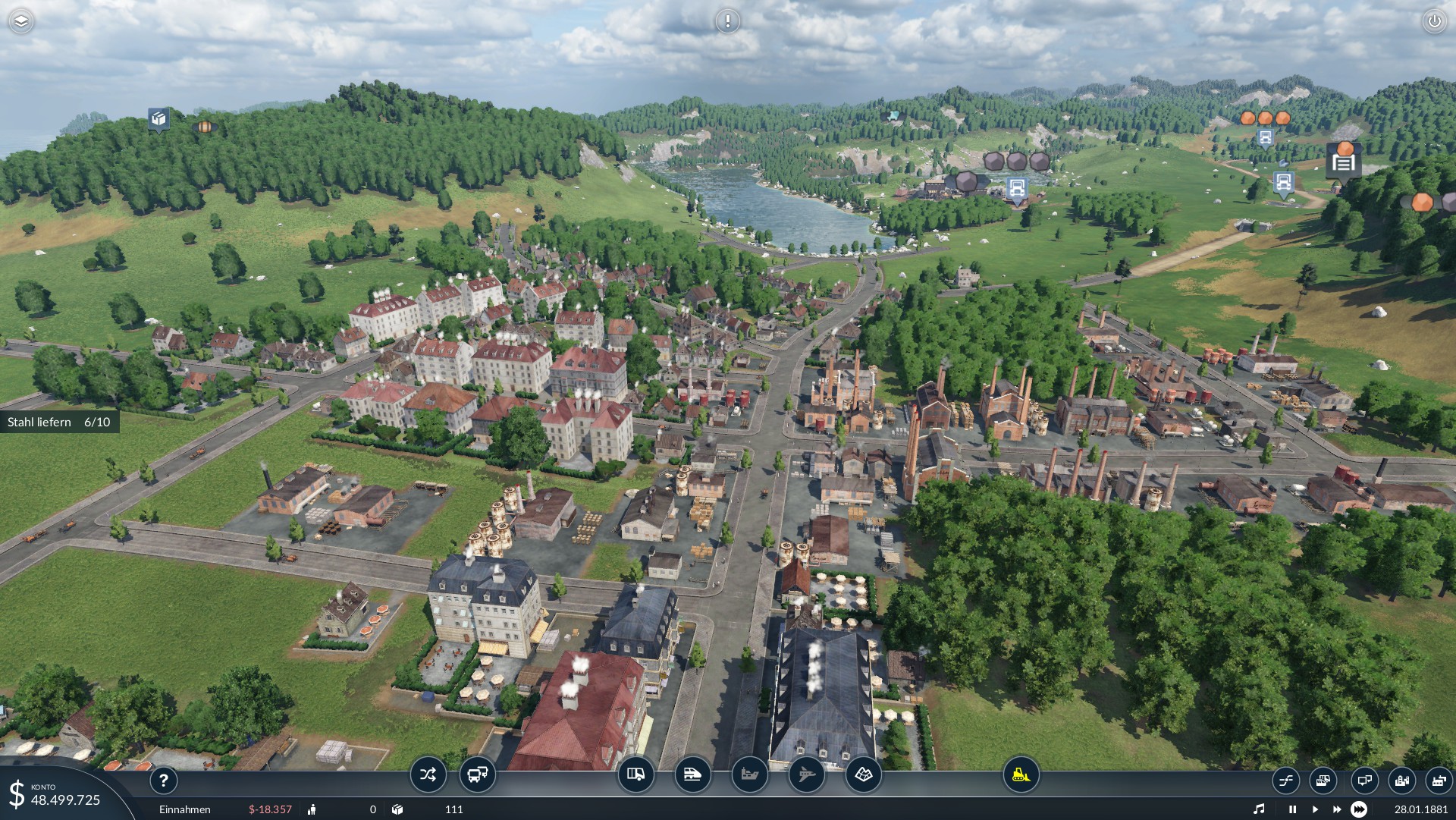Open the vehicle manager bus icon
This screenshot has width=1456, height=820.
click(x=478, y=774)
